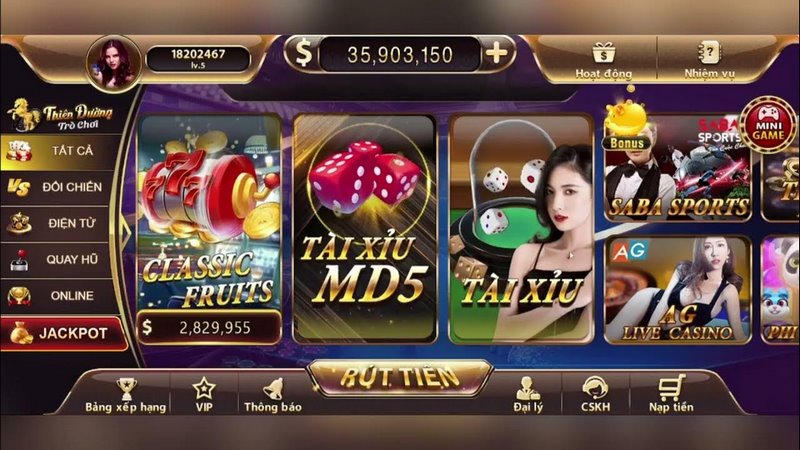Viewport: 800px width, 450px height.
Task: Choose the Quay Hũ category
Action: pyautogui.click(x=62, y=259)
